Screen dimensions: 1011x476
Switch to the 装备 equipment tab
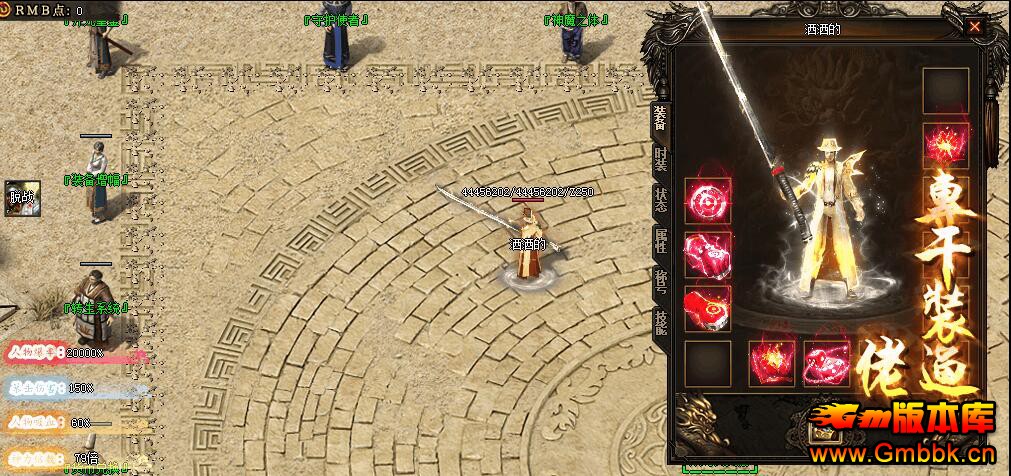coord(660,118)
